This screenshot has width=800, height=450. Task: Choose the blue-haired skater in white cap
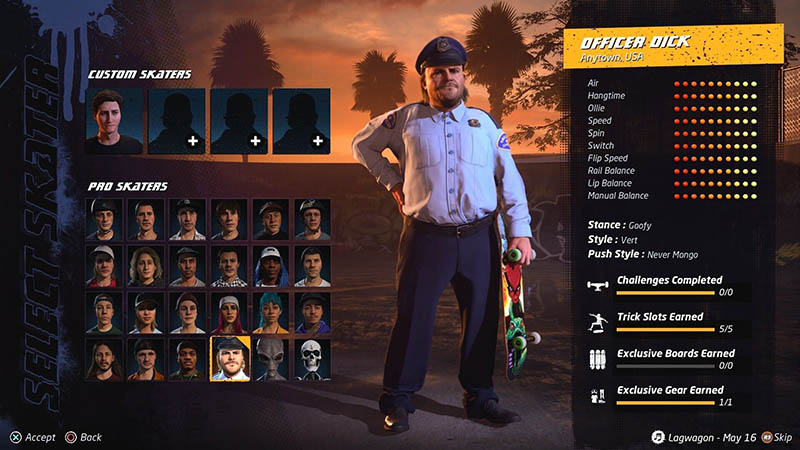[271, 266]
